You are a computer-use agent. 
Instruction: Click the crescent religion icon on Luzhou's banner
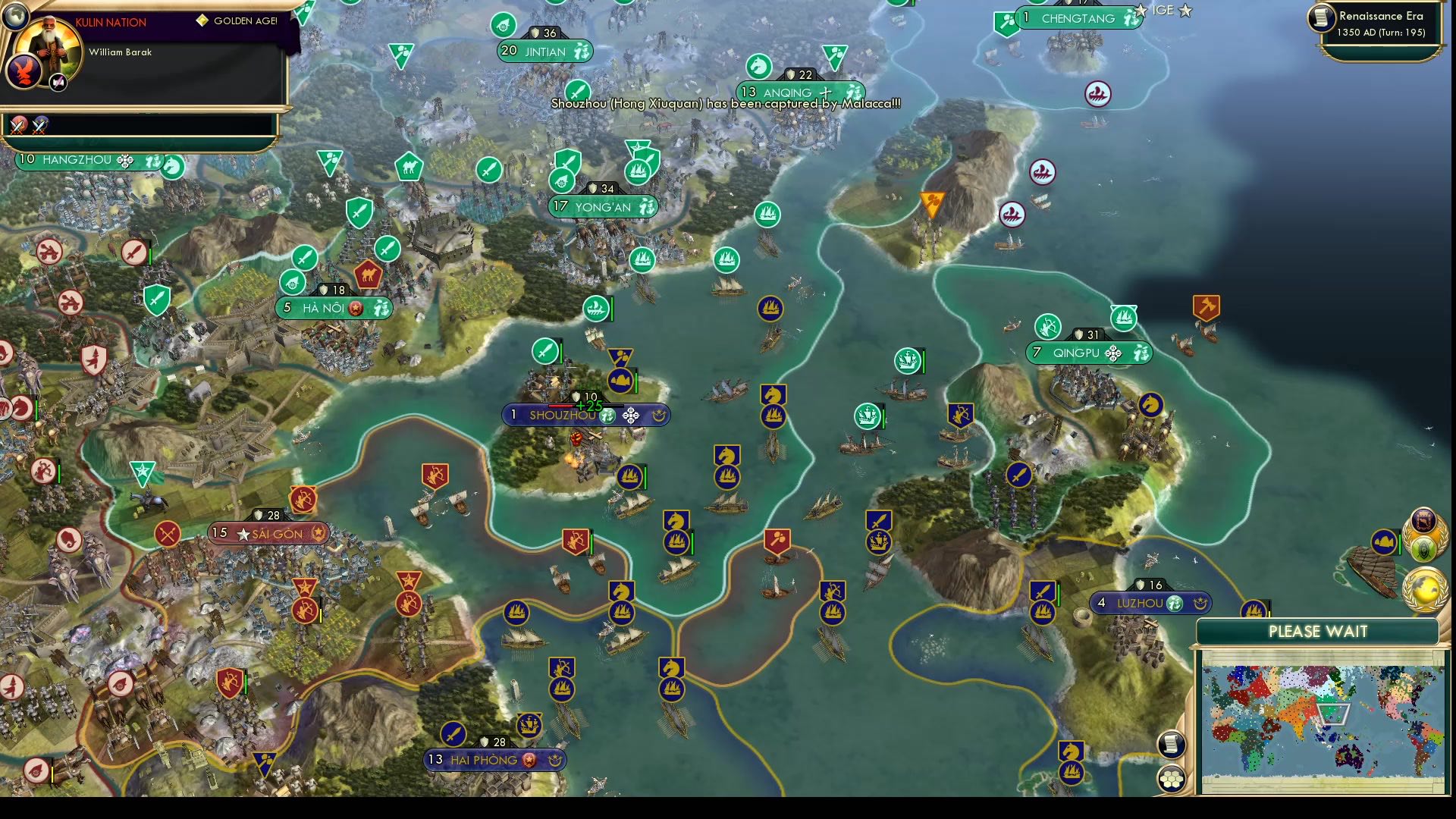tap(1200, 604)
